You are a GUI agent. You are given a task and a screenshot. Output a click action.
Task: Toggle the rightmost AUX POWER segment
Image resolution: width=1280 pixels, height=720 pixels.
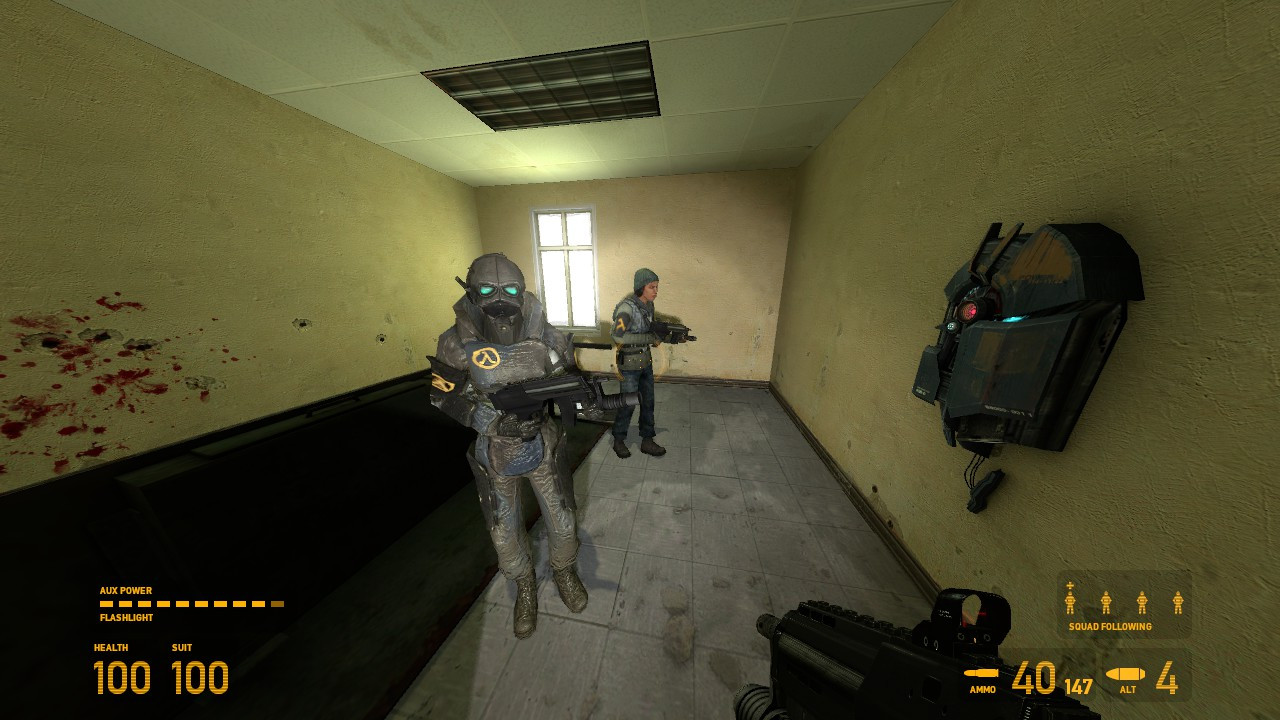(x=278, y=602)
